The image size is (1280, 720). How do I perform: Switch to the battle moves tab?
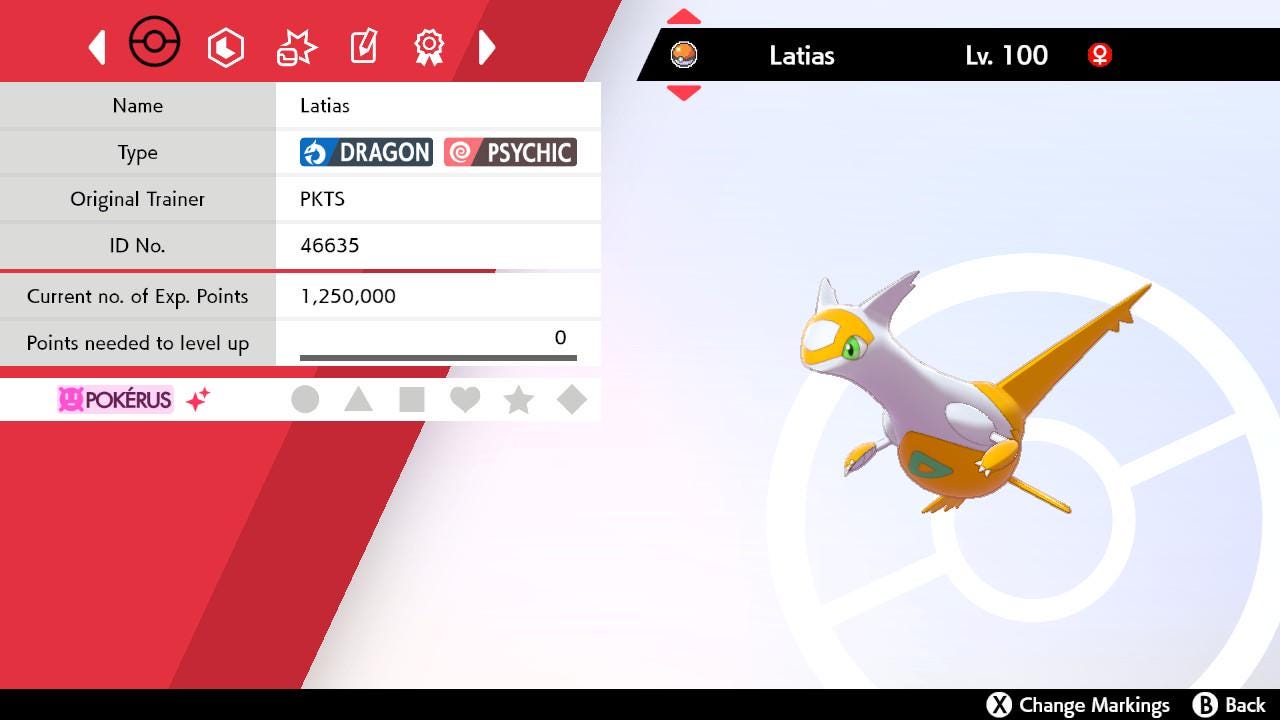coord(296,47)
